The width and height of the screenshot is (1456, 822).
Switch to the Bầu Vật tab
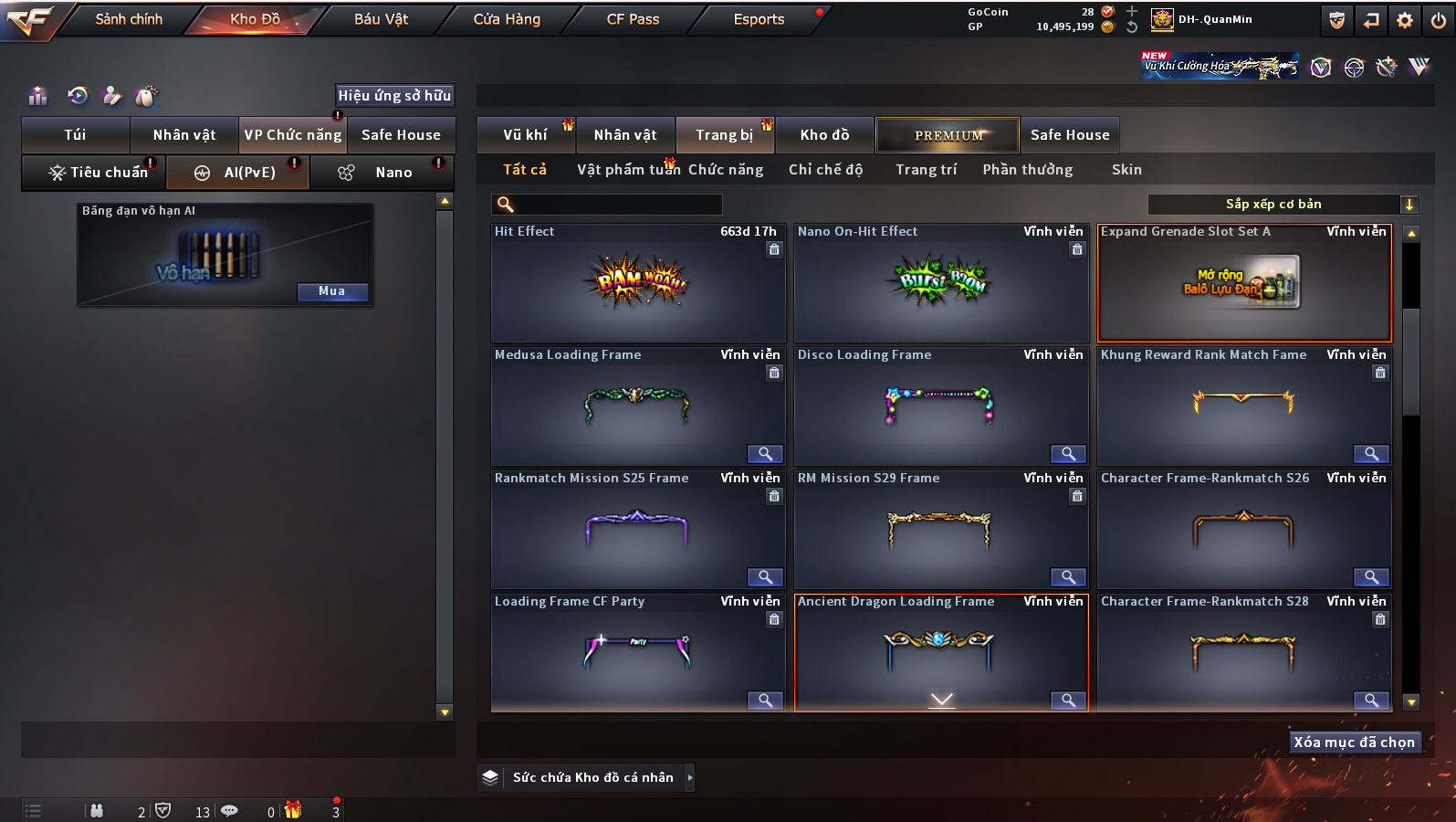[381, 19]
